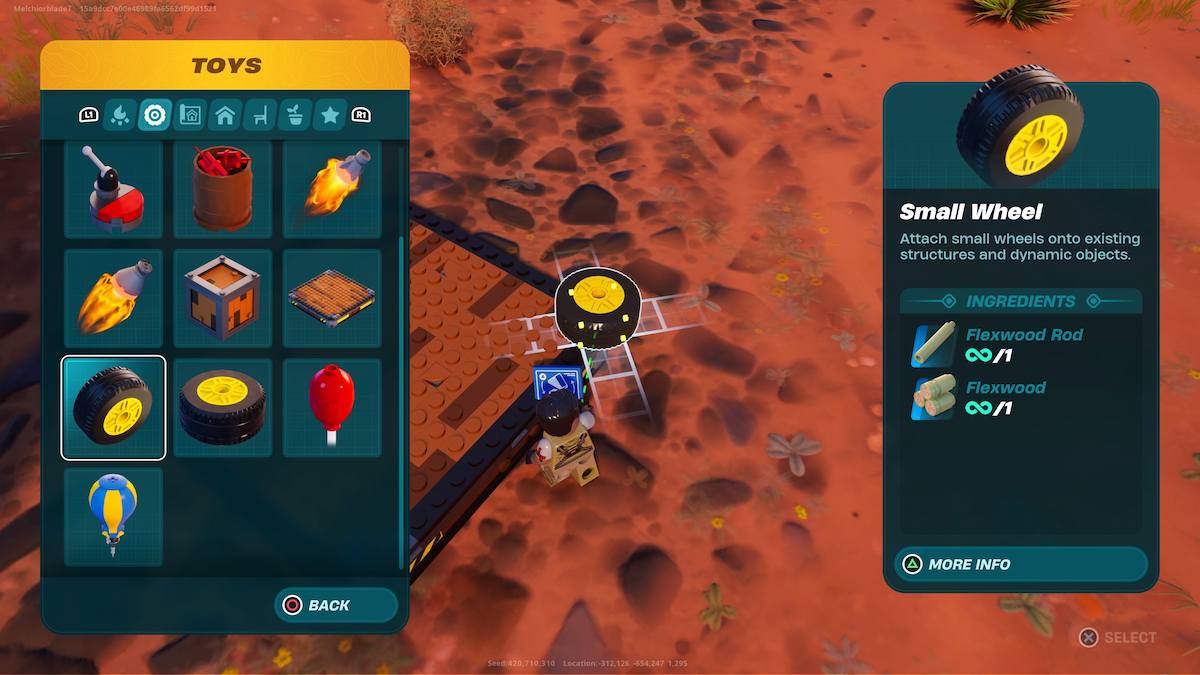Switch to the blueprint builds tab
Screen dimensions: 1200x675
[x=190, y=115]
